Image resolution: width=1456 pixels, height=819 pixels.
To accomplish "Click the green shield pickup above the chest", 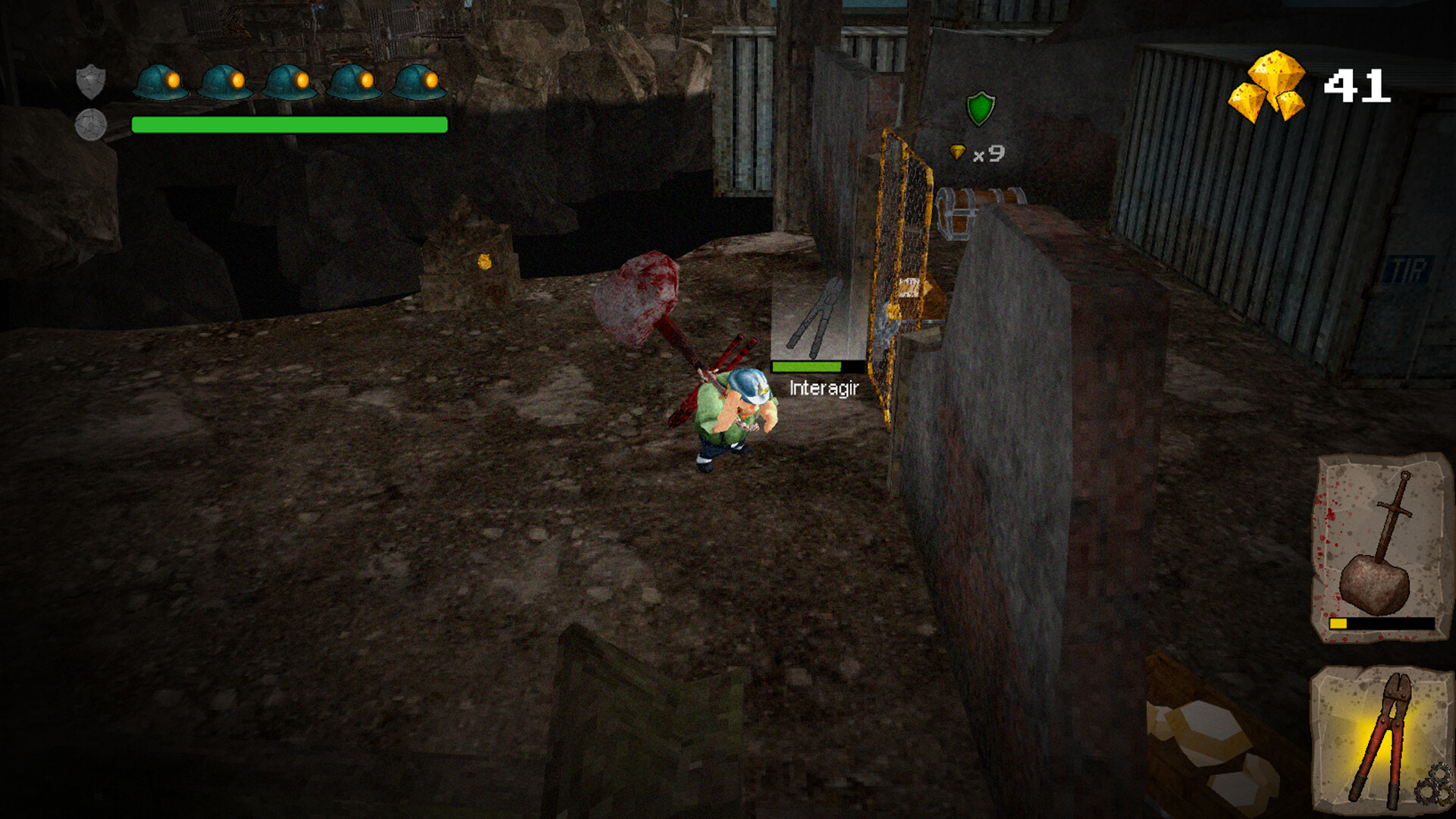I will [981, 108].
